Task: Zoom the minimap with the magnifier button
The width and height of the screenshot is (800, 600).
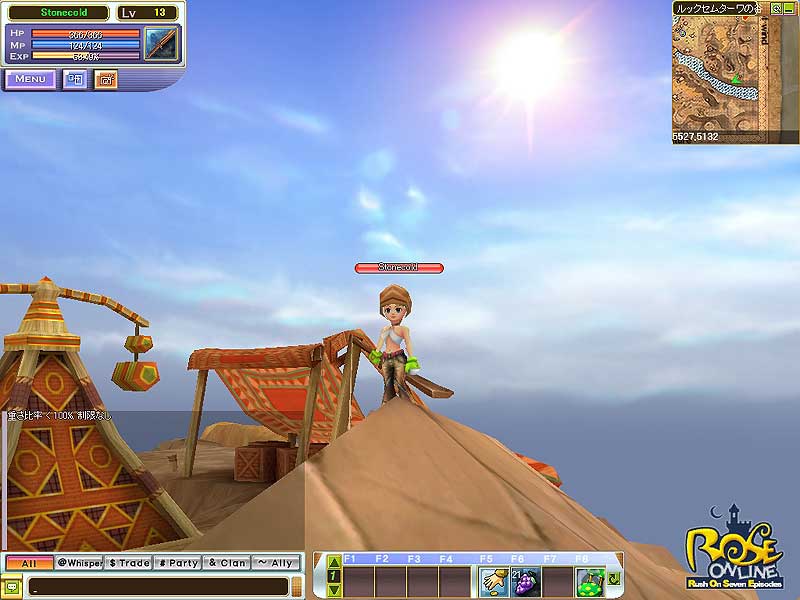Action: click(776, 7)
